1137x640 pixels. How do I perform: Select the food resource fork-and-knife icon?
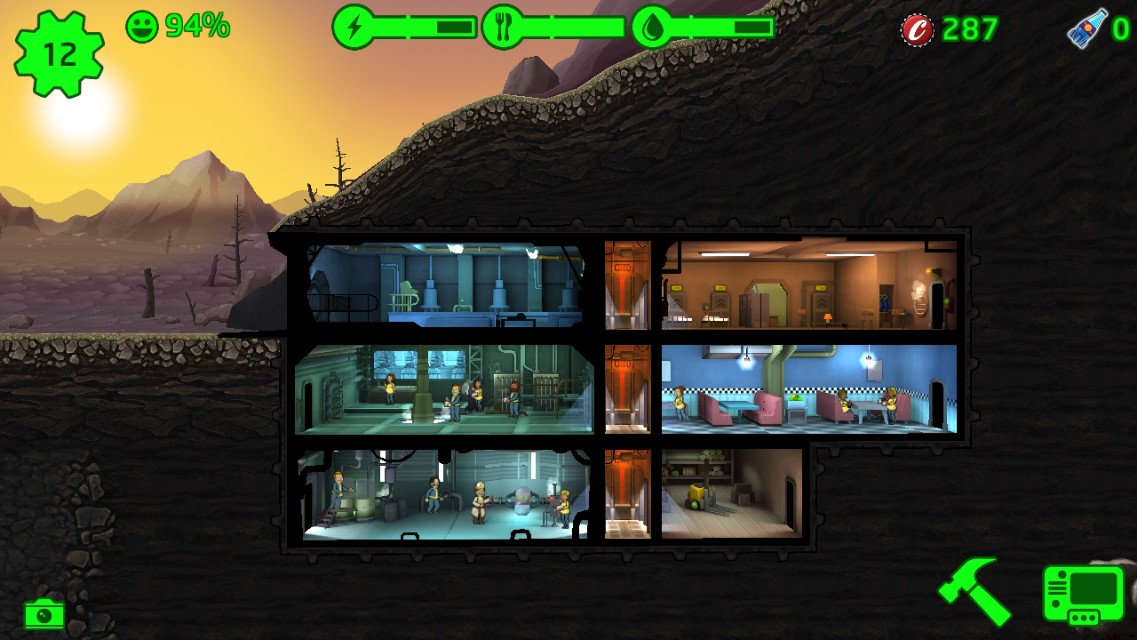click(x=503, y=27)
